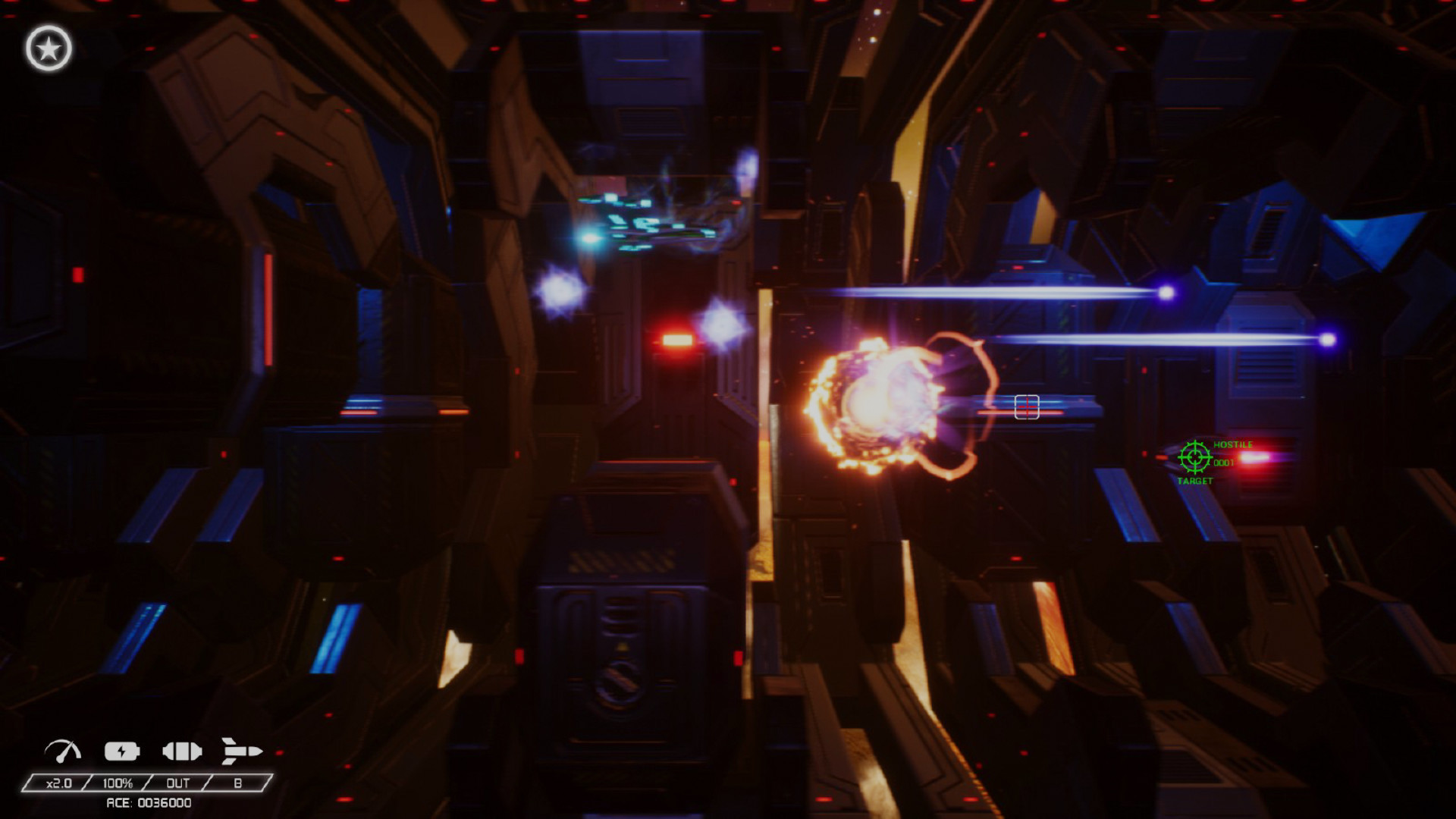Click the star achievement badge top-left

(47, 47)
